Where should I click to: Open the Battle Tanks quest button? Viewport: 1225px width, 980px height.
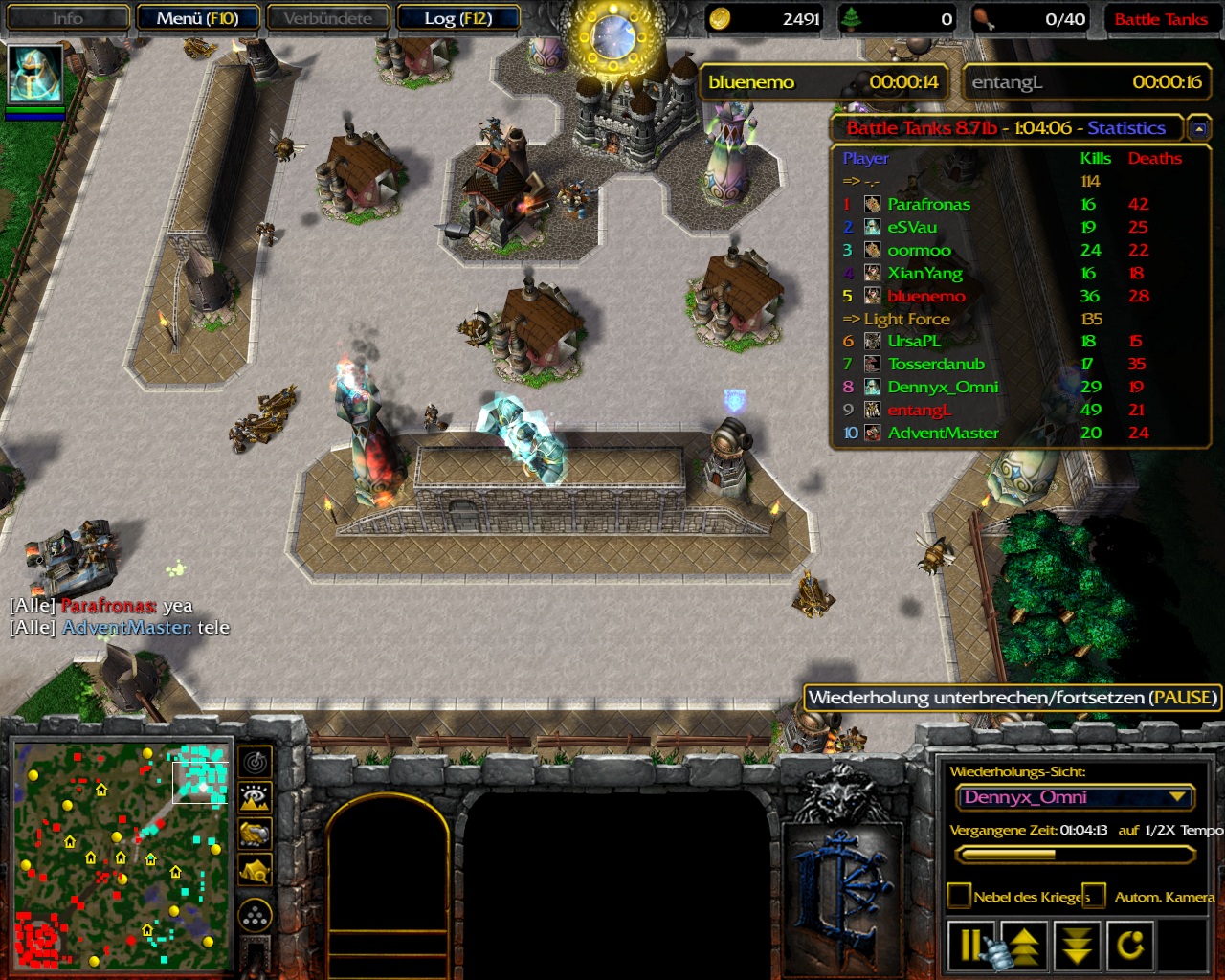tap(1160, 19)
